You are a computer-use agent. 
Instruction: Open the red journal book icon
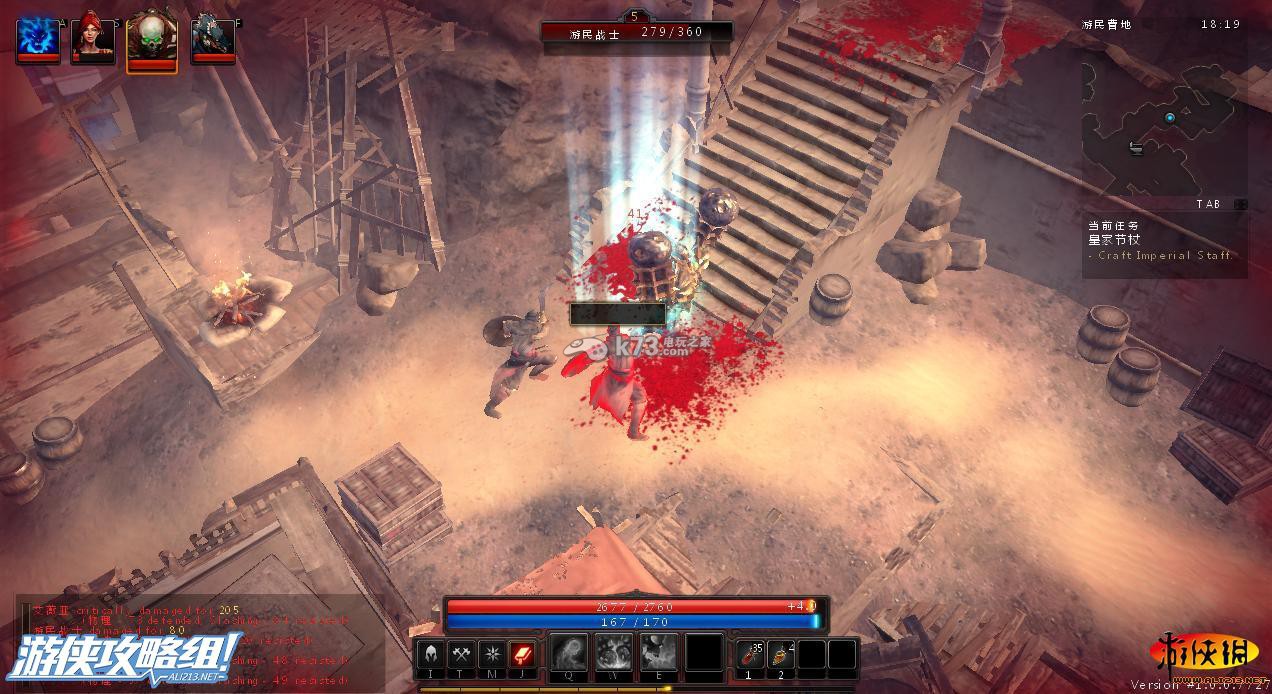pyautogui.click(x=521, y=655)
